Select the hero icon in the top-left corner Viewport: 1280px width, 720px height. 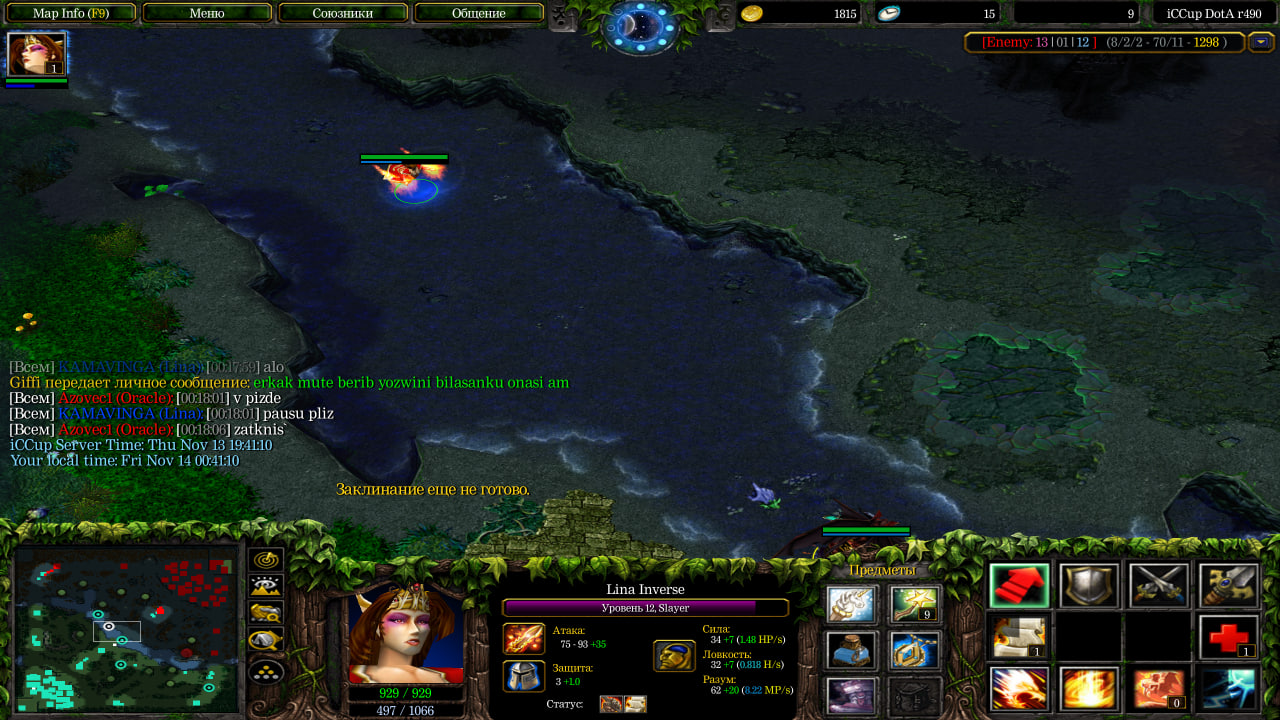(x=37, y=54)
